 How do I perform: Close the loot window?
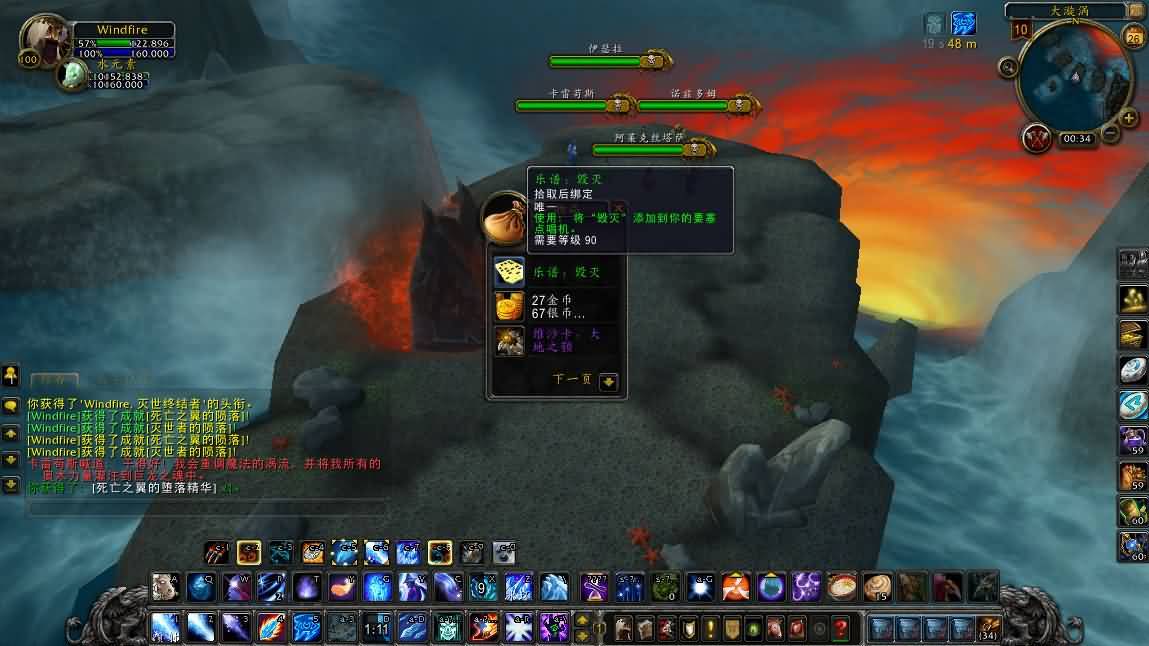click(x=619, y=208)
